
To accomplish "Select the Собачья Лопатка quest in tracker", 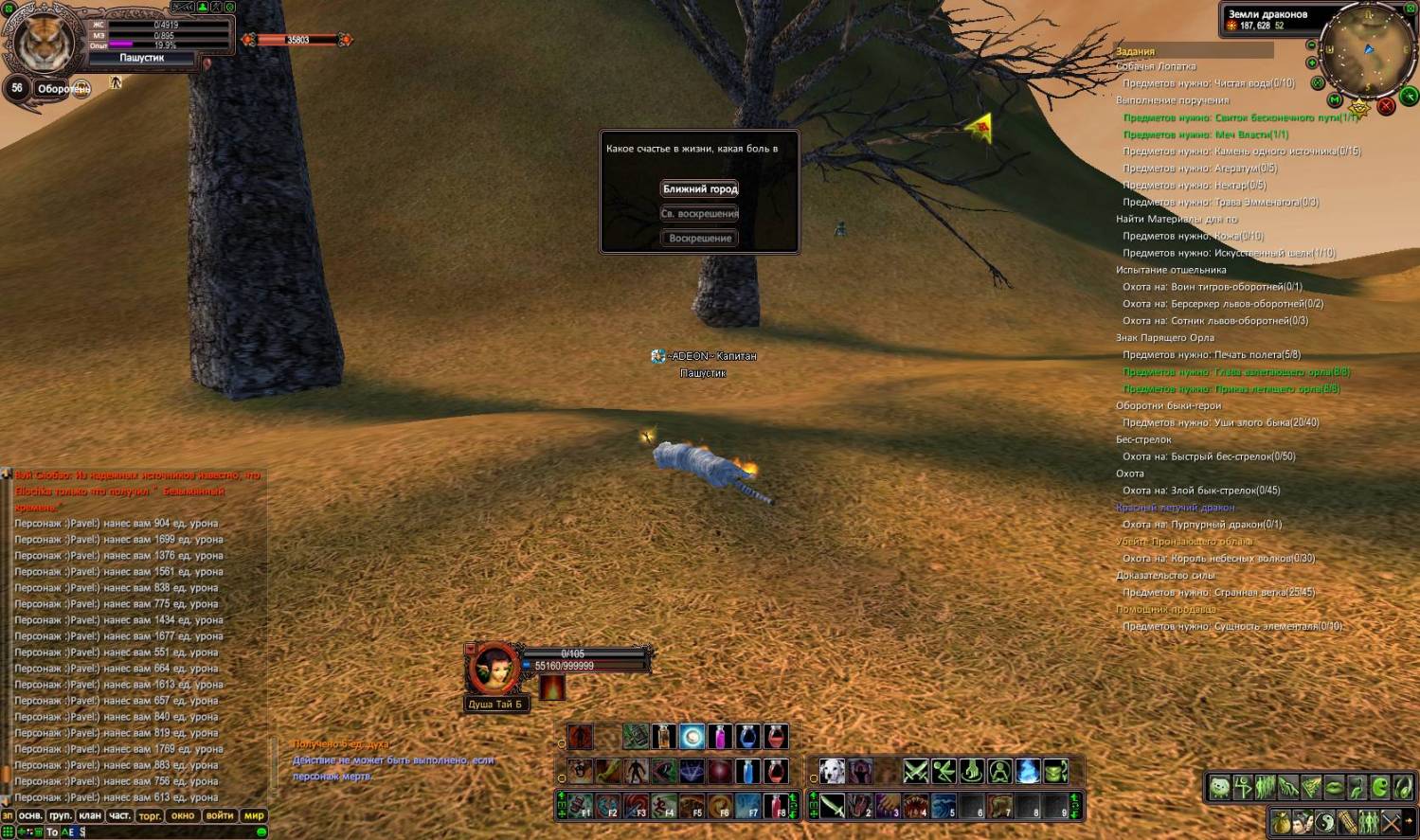I will point(1156,66).
